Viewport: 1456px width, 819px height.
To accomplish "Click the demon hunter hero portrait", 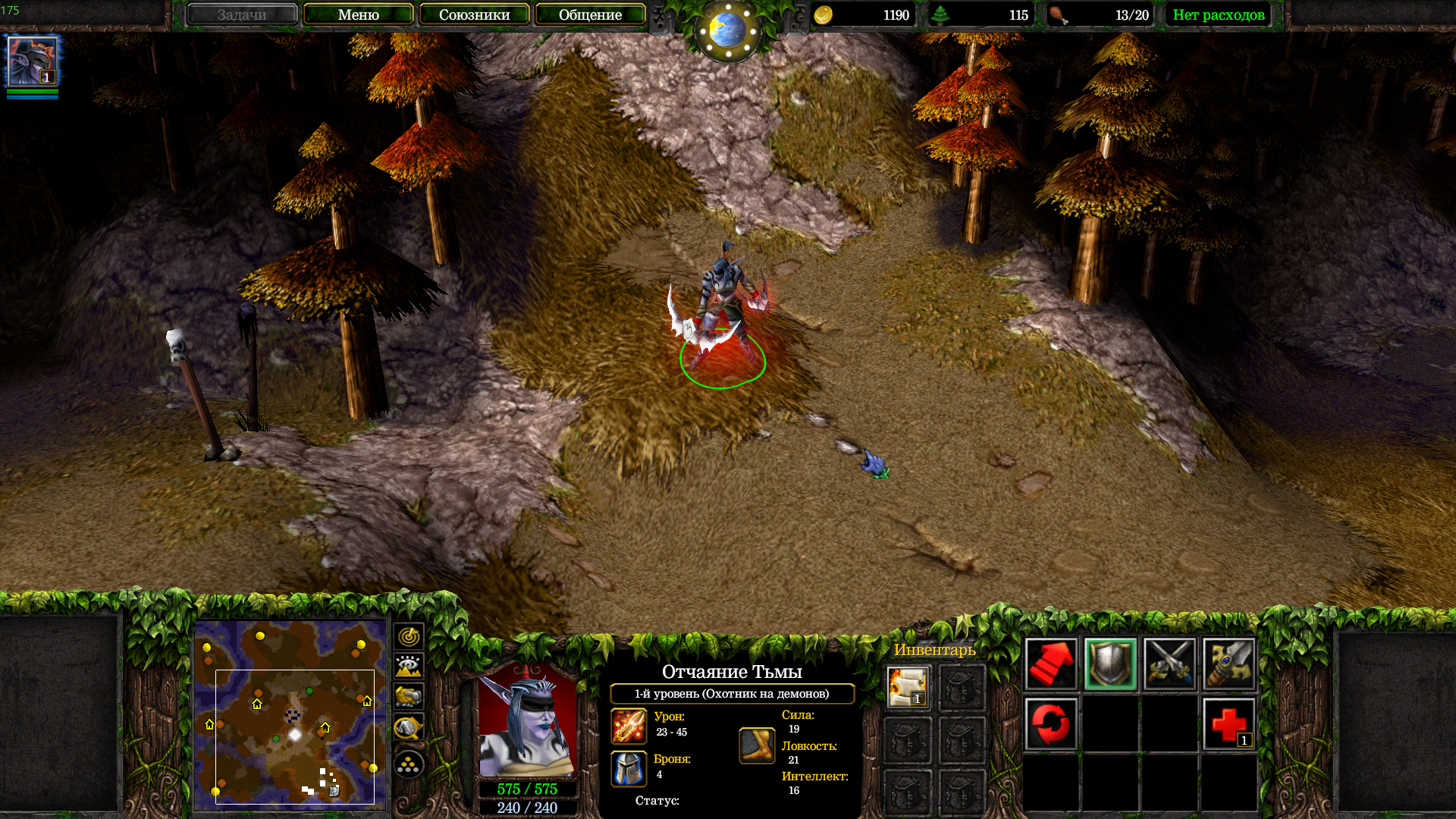I will 527,722.
